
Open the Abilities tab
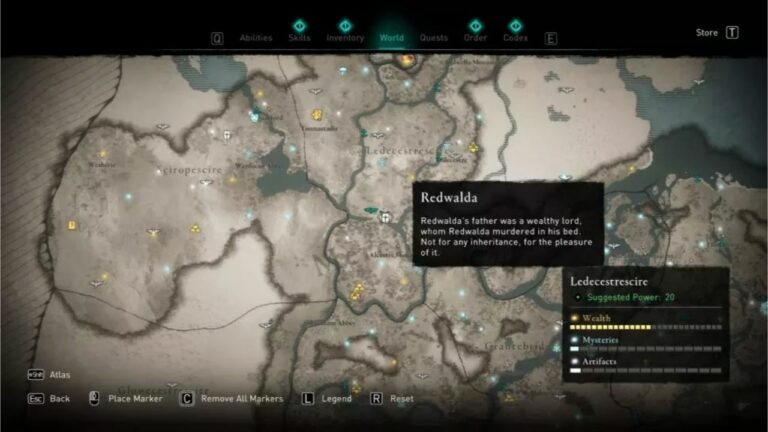click(x=256, y=38)
